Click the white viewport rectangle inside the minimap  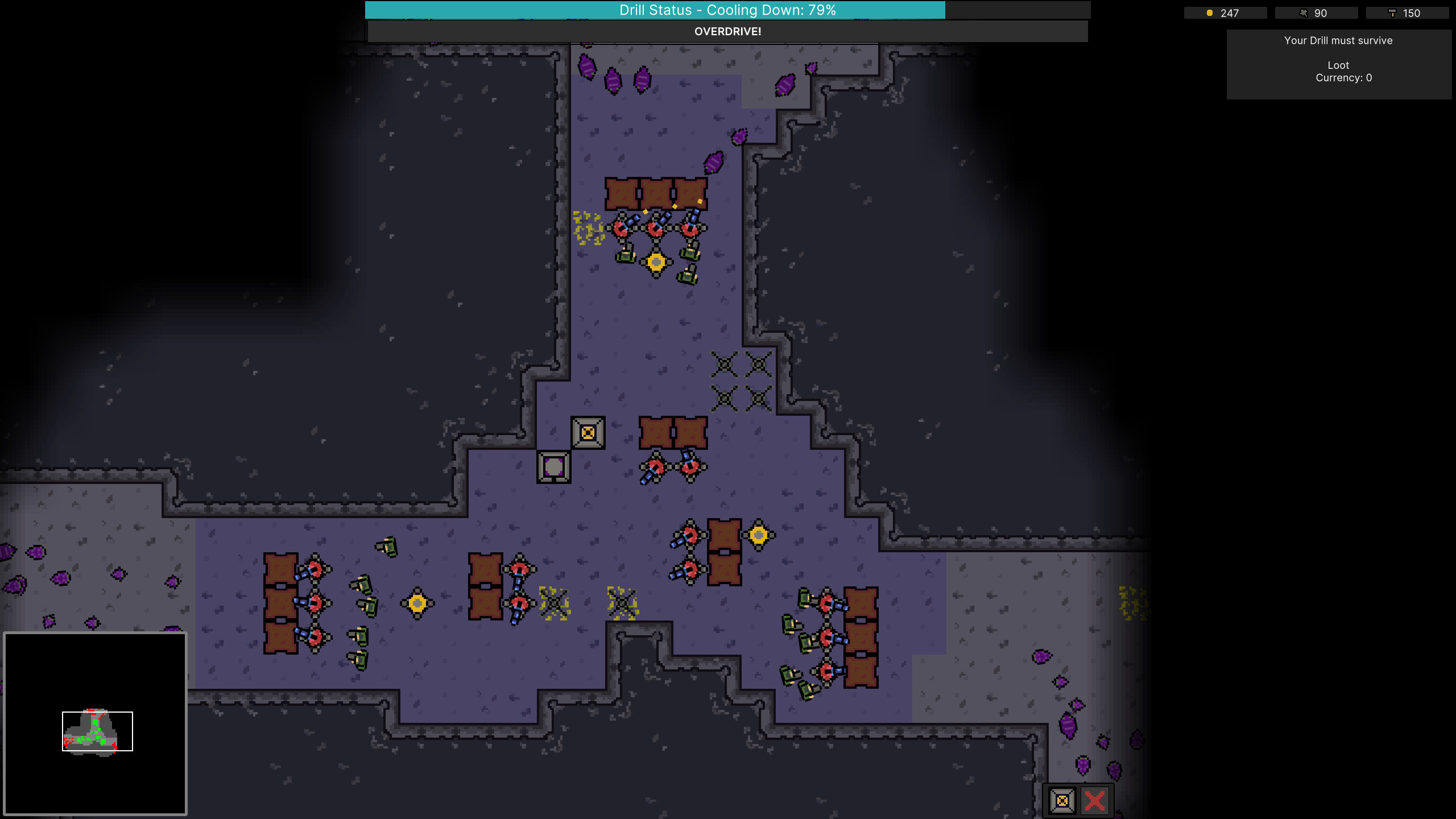97,731
